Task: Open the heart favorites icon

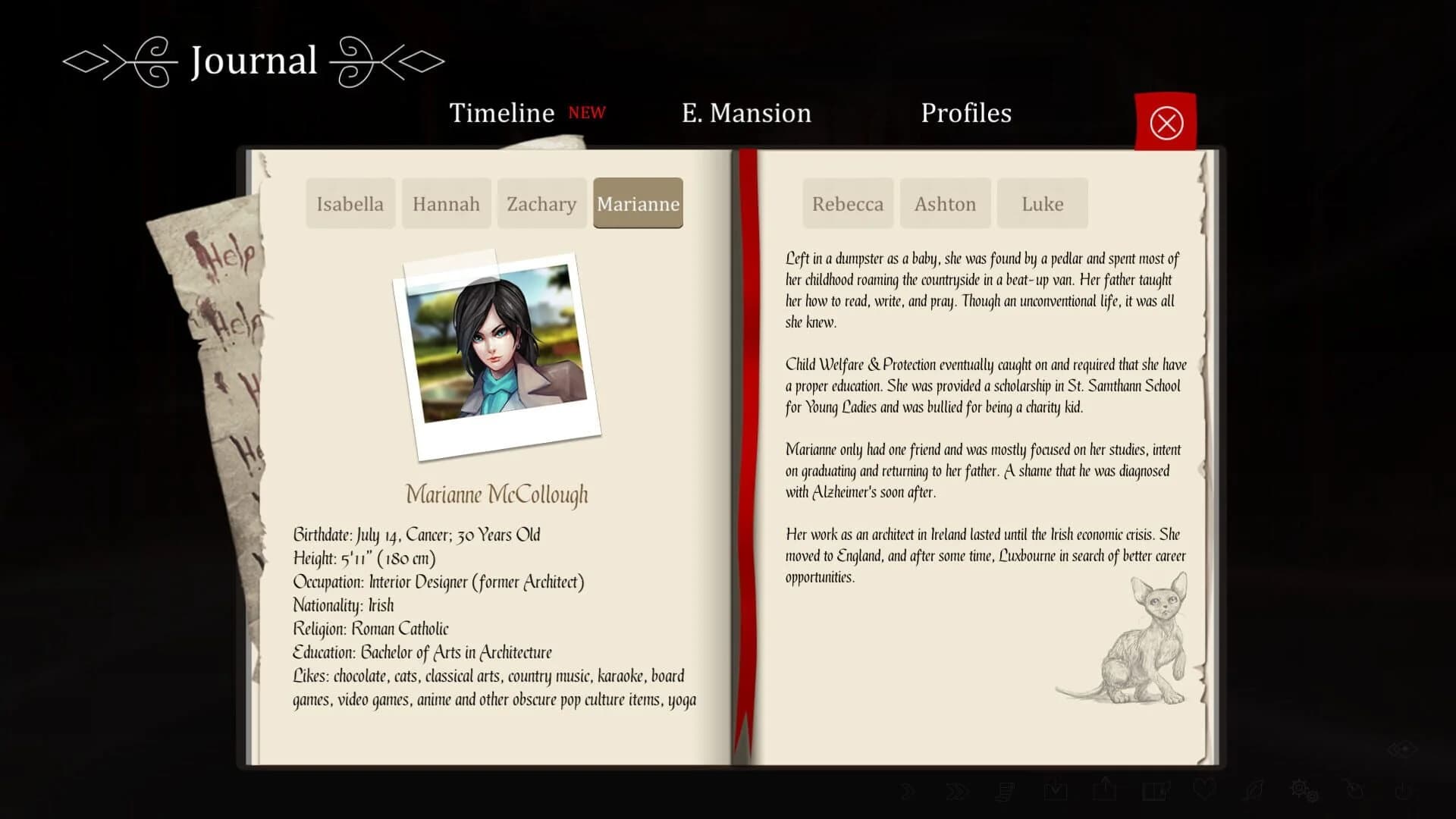Action: click(1204, 792)
